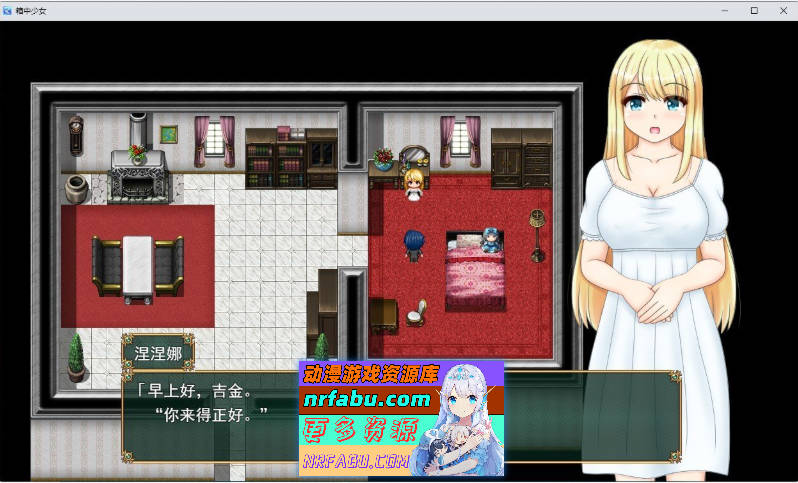Maximize the game window
This screenshot has width=798, height=483.
click(754, 10)
